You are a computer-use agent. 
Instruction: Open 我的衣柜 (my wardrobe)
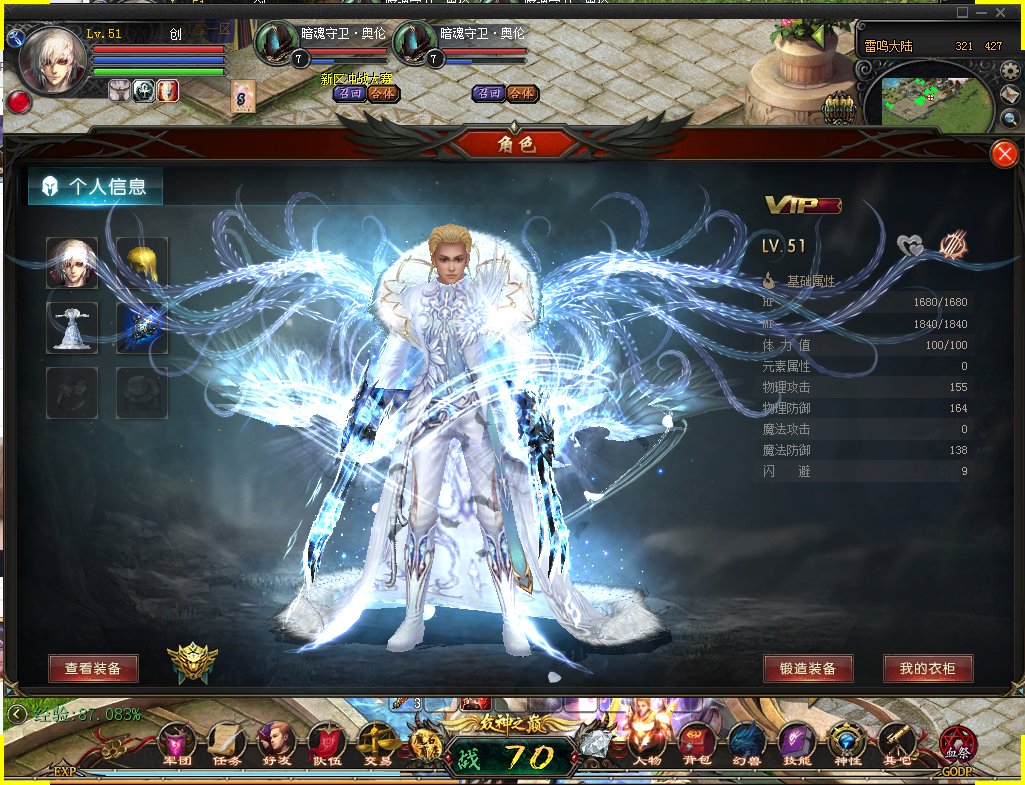click(928, 669)
